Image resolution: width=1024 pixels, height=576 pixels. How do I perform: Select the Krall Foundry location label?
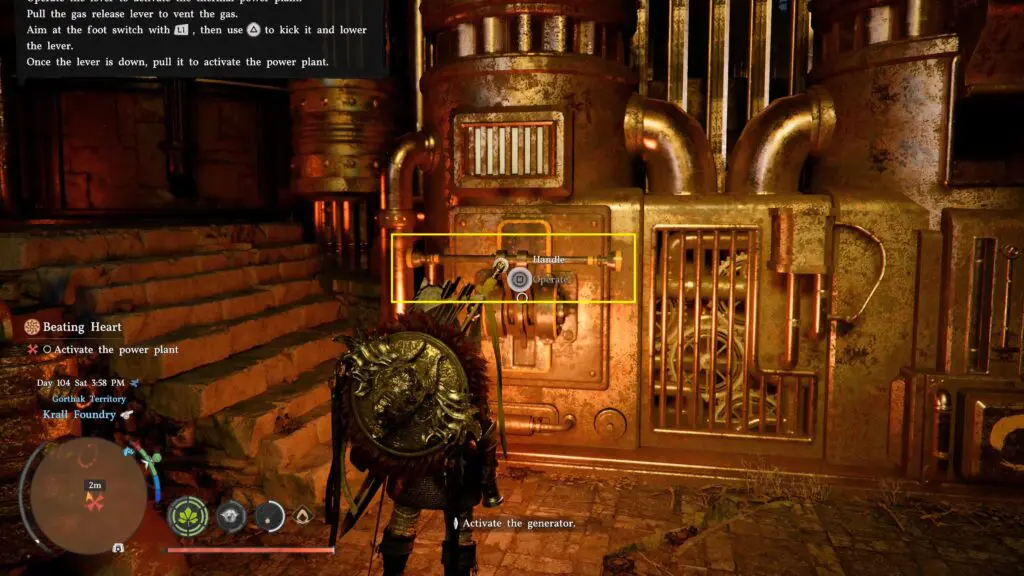[78, 414]
